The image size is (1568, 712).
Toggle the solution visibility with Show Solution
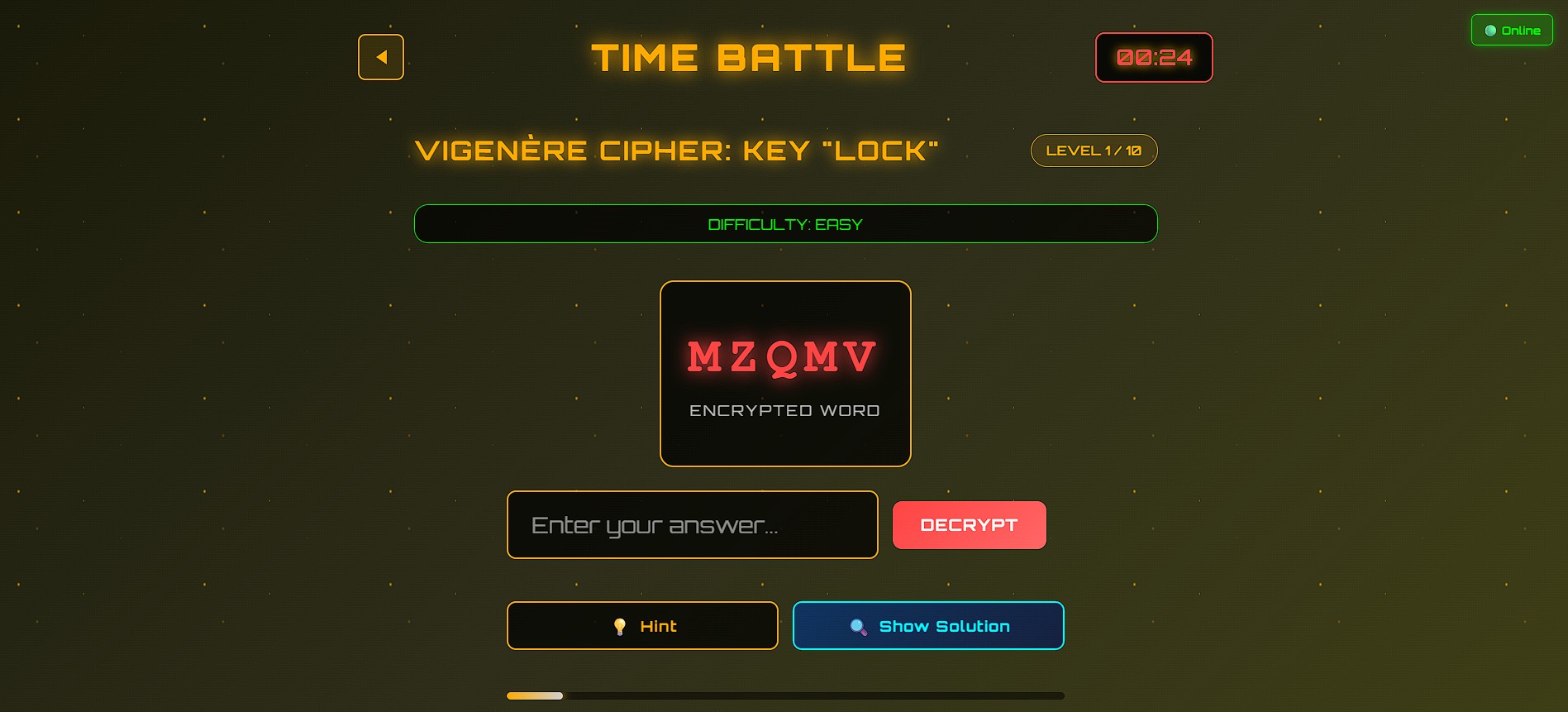[x=927, y=626]
